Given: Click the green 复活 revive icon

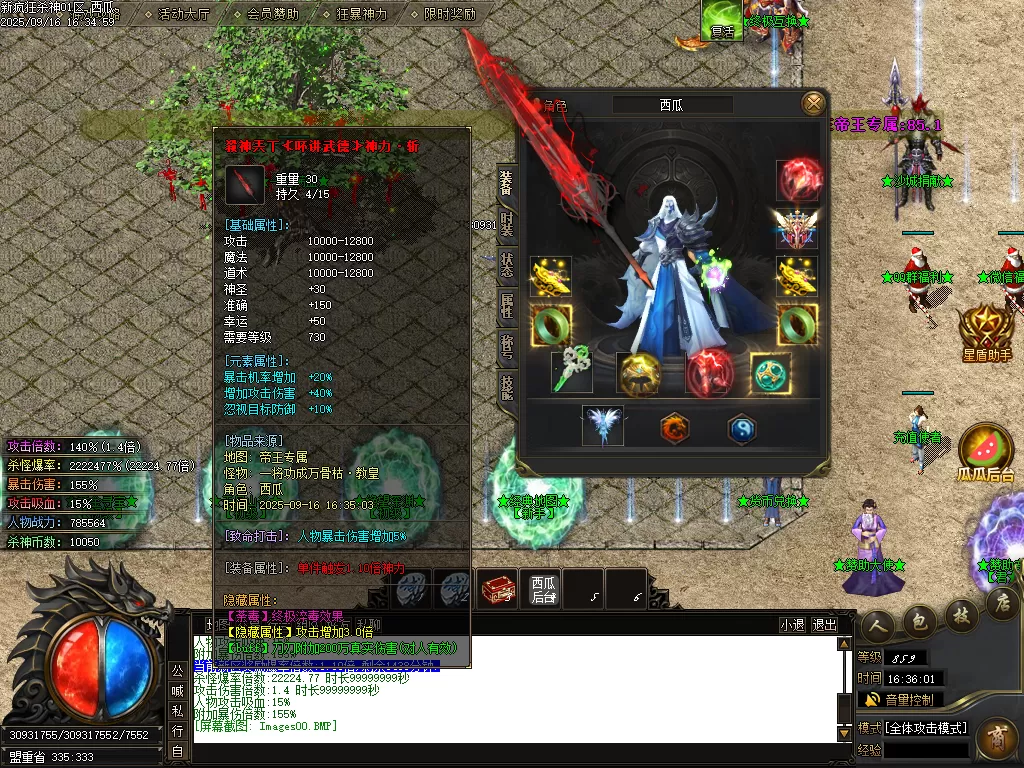Looking at the screenshot, I should pyautogui.click(x=721, y=19).
